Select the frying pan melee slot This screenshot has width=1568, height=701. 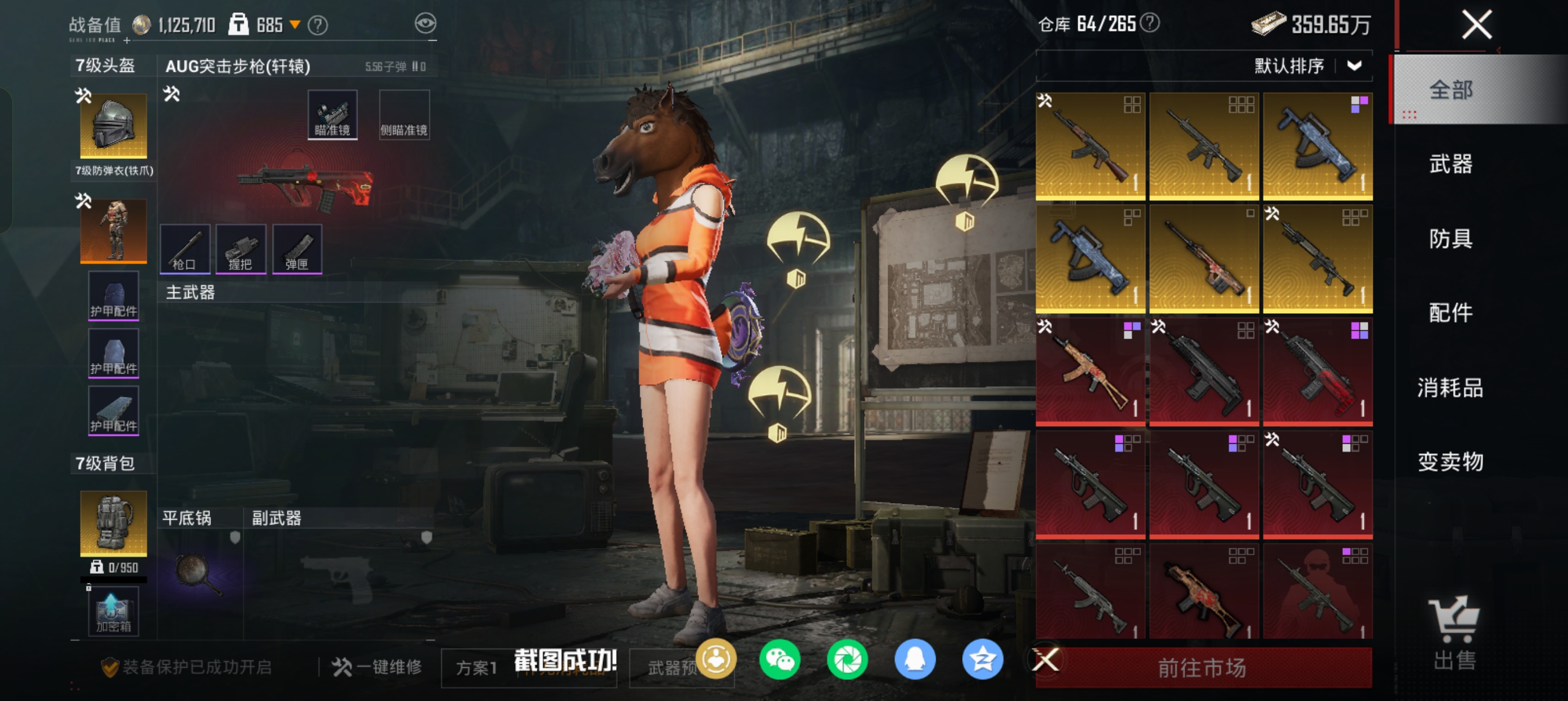199,573
